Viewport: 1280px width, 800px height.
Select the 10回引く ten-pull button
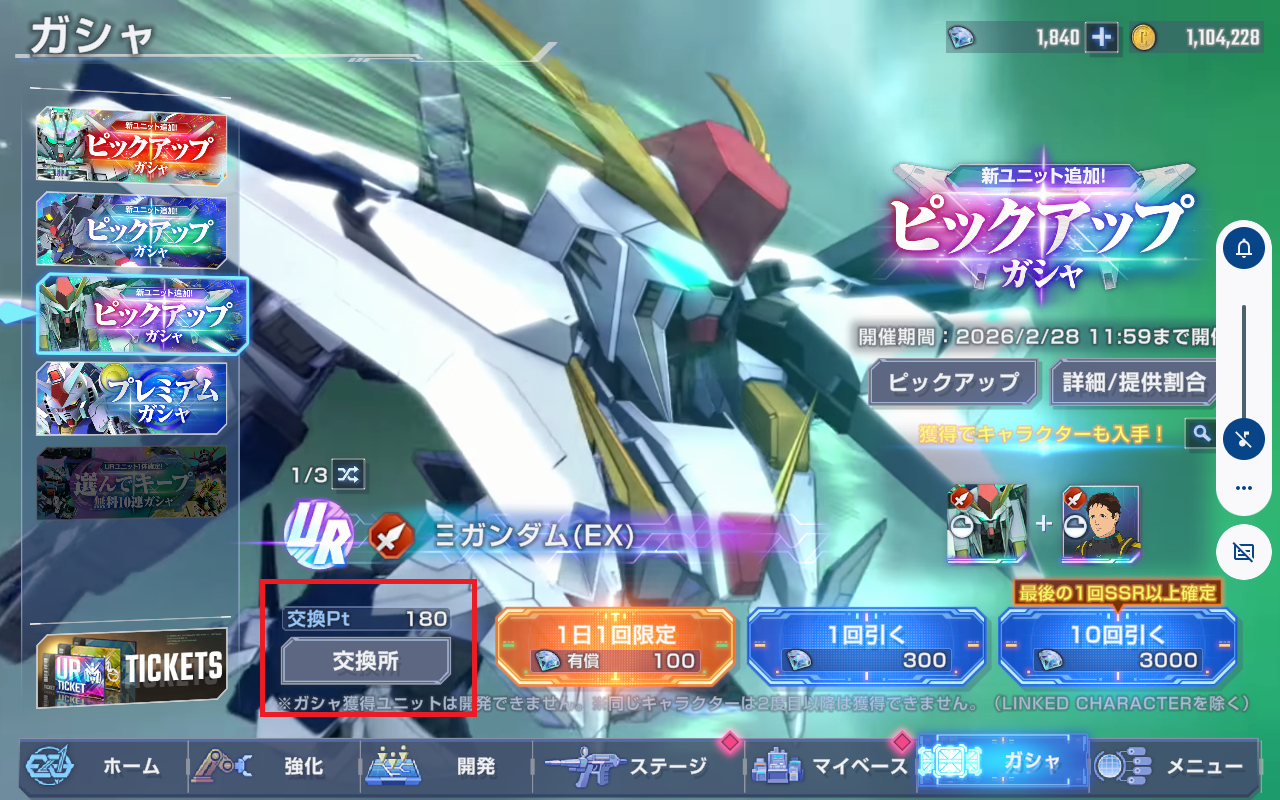pyautogui.click(x=1118, y=646)
